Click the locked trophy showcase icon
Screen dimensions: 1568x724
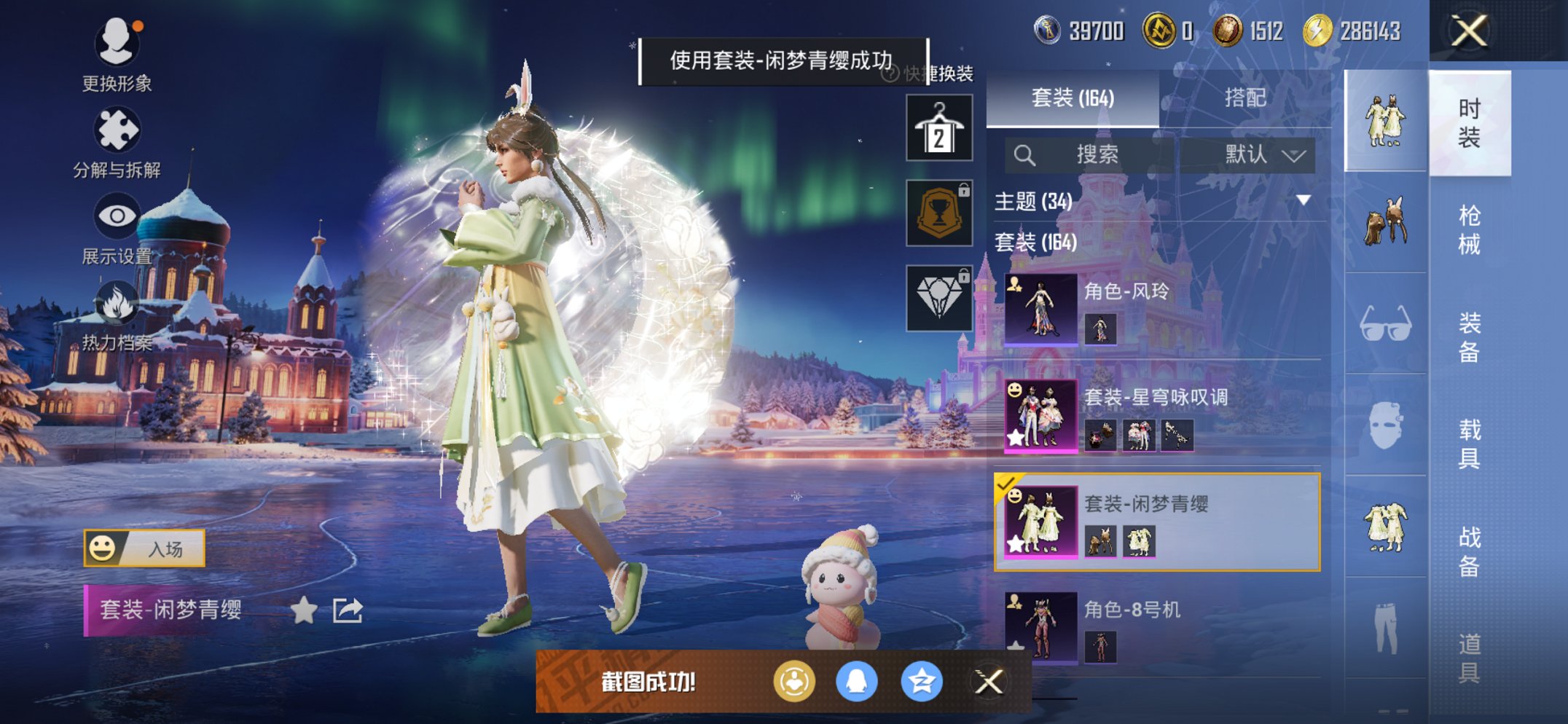click(939, 214)
